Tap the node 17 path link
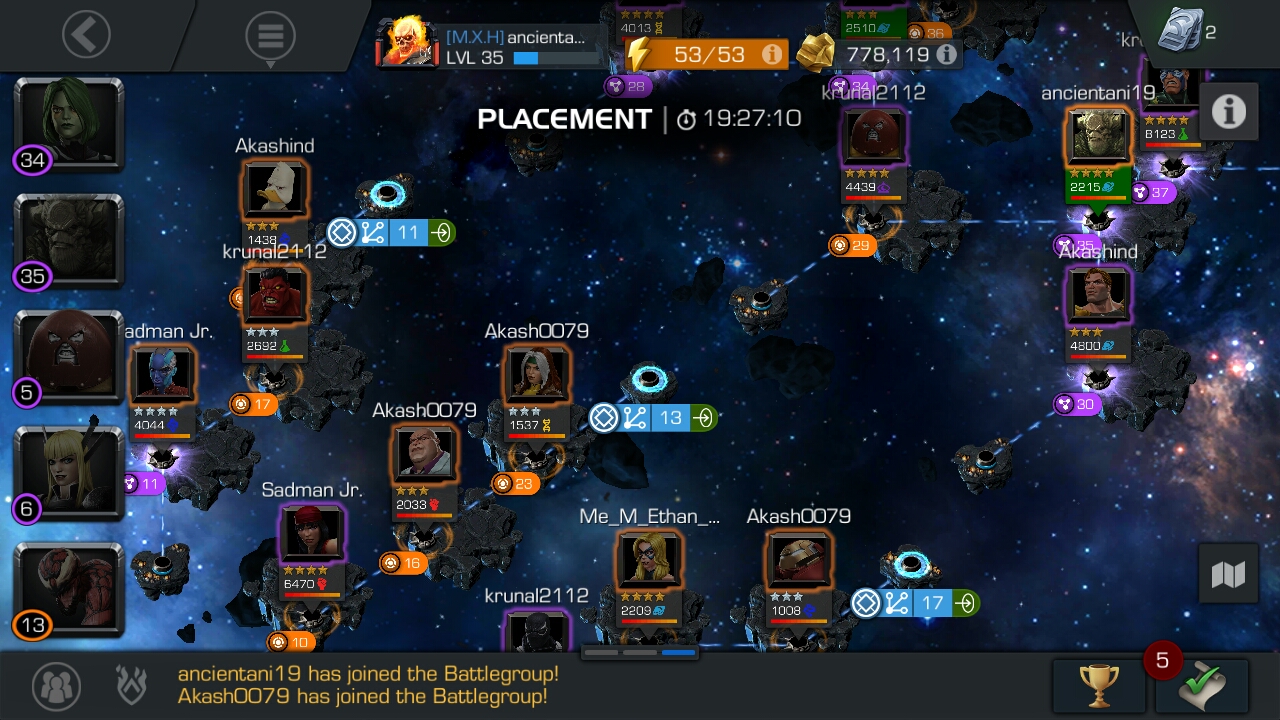 pyautogui.click(x=915, y=603)
